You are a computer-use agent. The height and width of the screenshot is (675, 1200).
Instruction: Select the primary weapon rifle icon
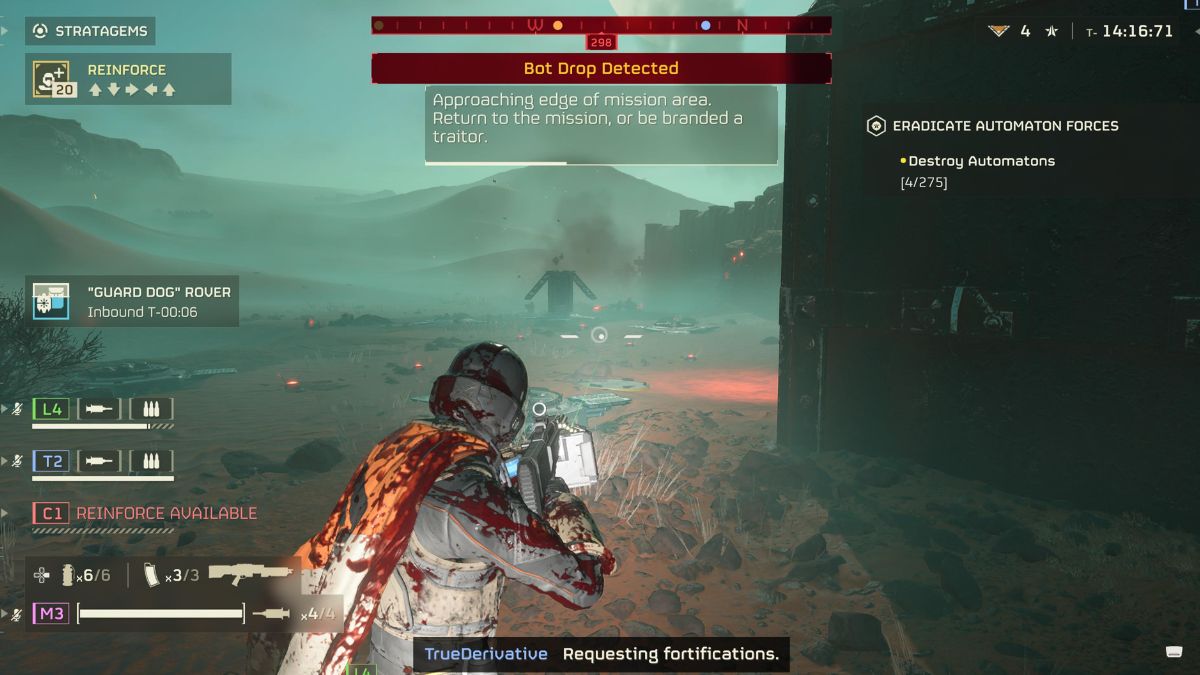251,575
